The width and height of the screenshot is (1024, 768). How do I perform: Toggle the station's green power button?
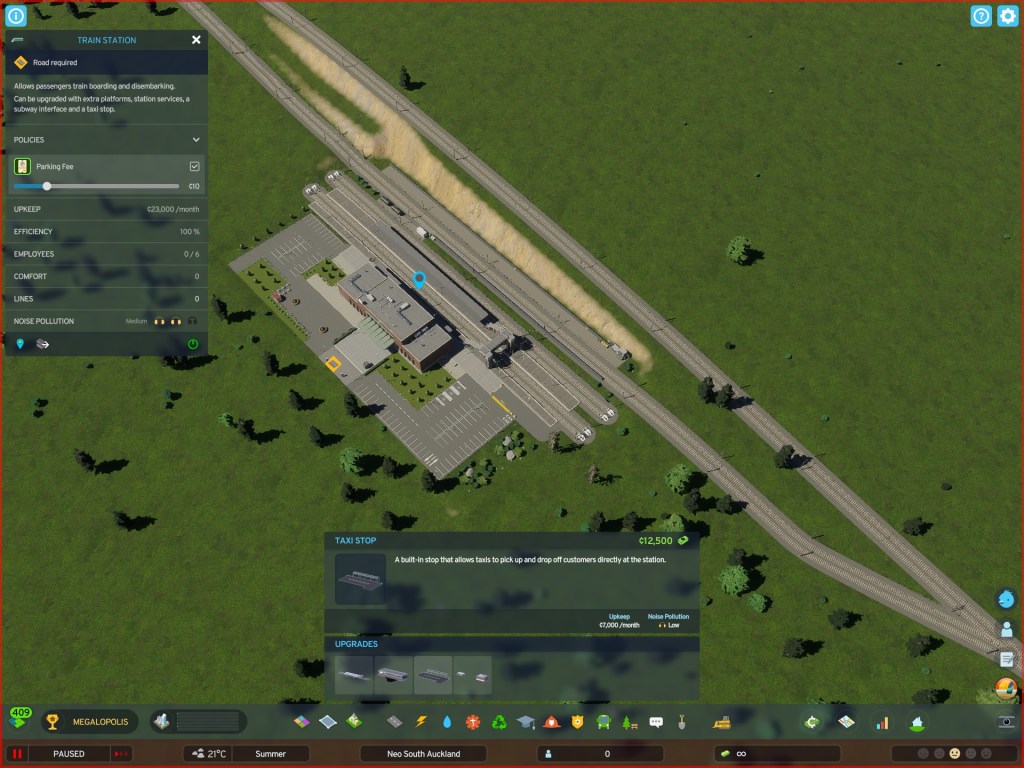point(193,344)
